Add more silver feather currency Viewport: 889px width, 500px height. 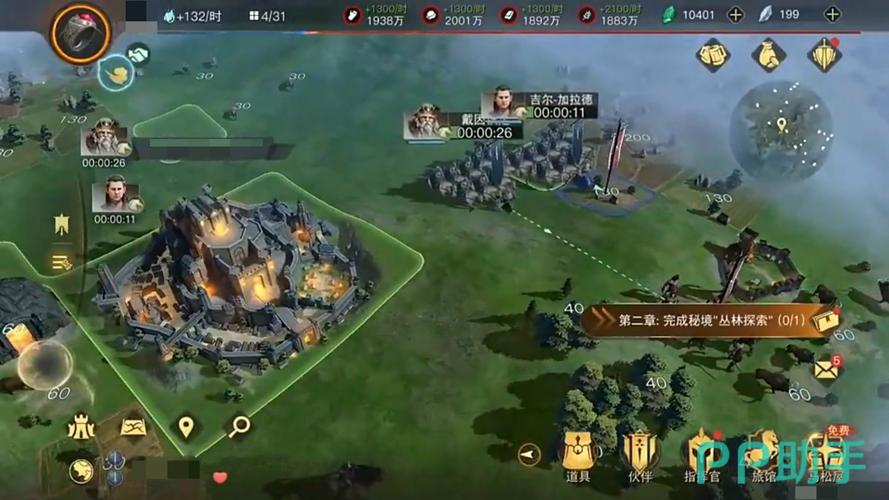click(x=832, y=15)
